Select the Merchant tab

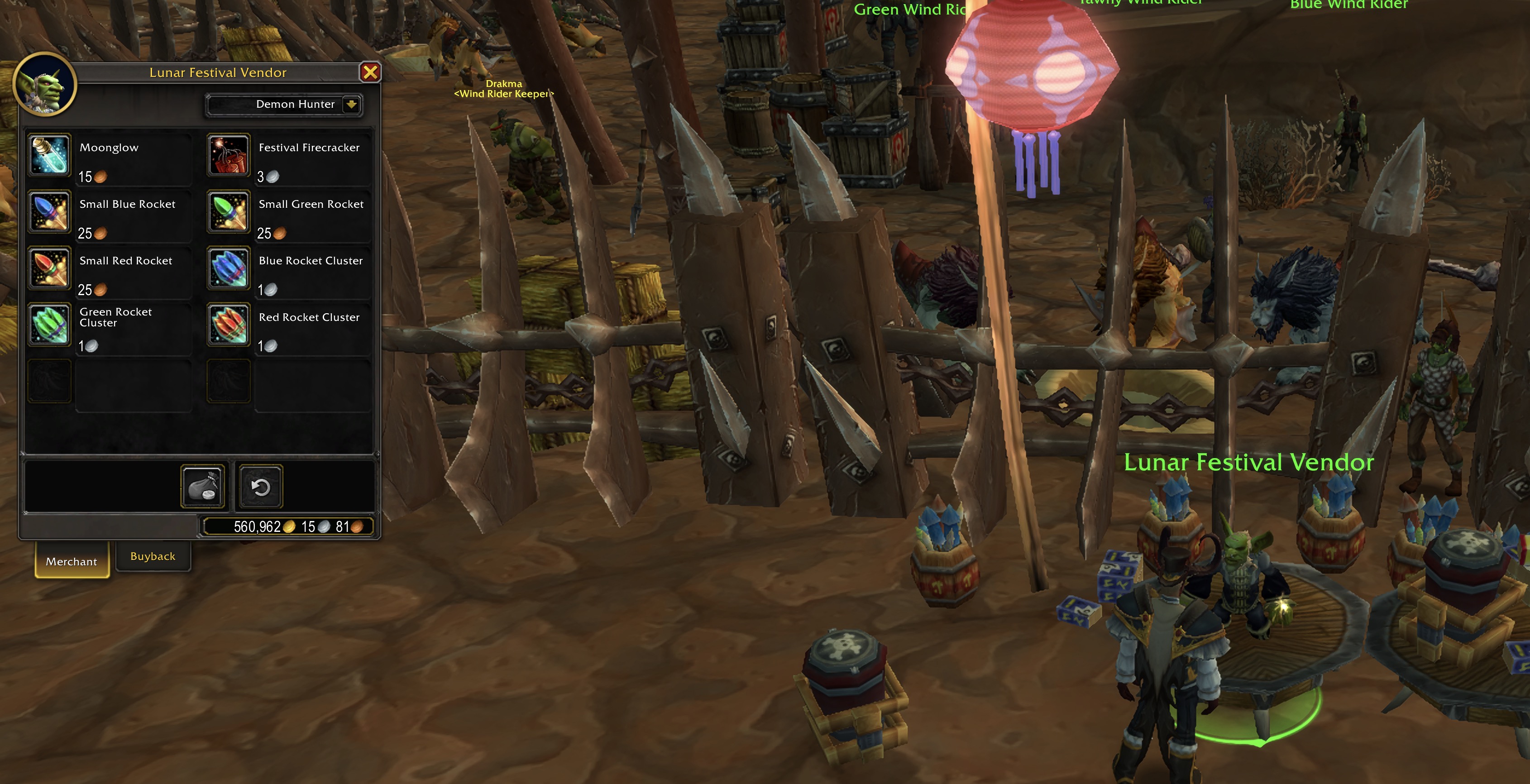[72, 561]
